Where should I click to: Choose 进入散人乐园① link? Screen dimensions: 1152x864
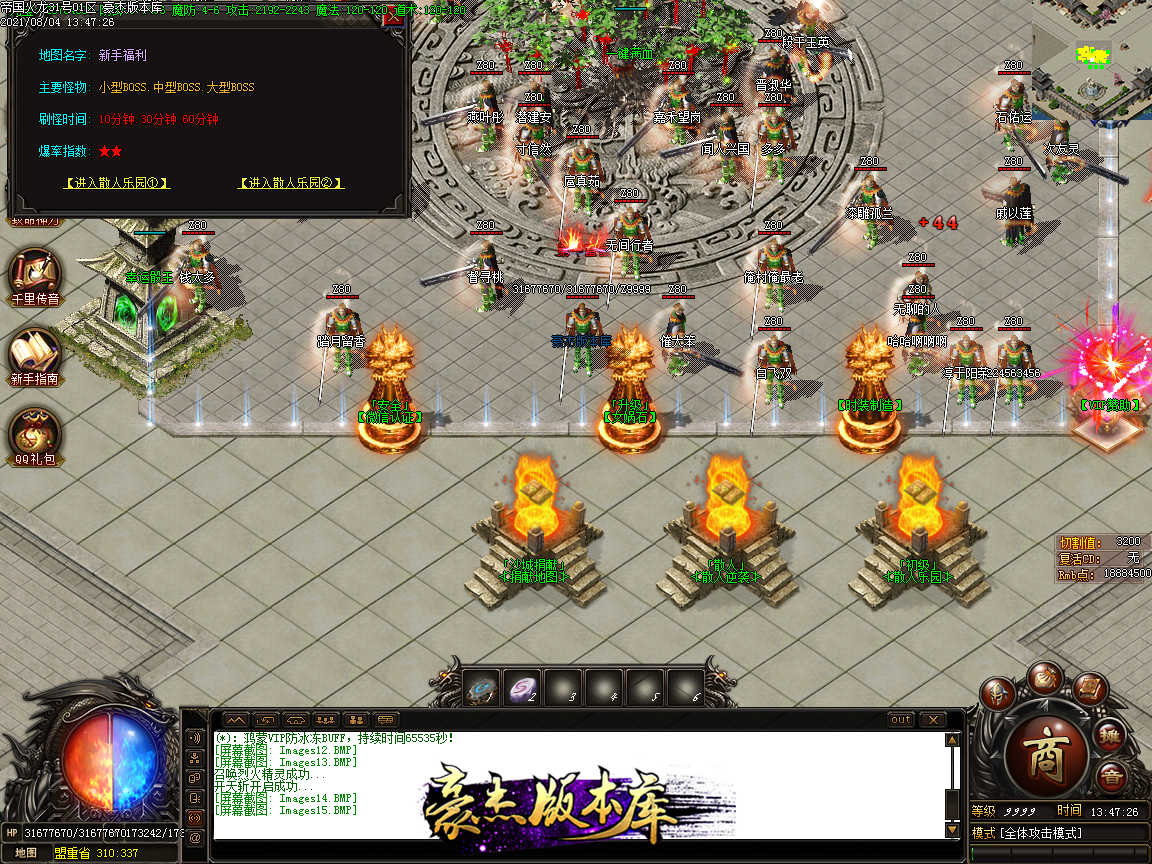click(116, 183)
